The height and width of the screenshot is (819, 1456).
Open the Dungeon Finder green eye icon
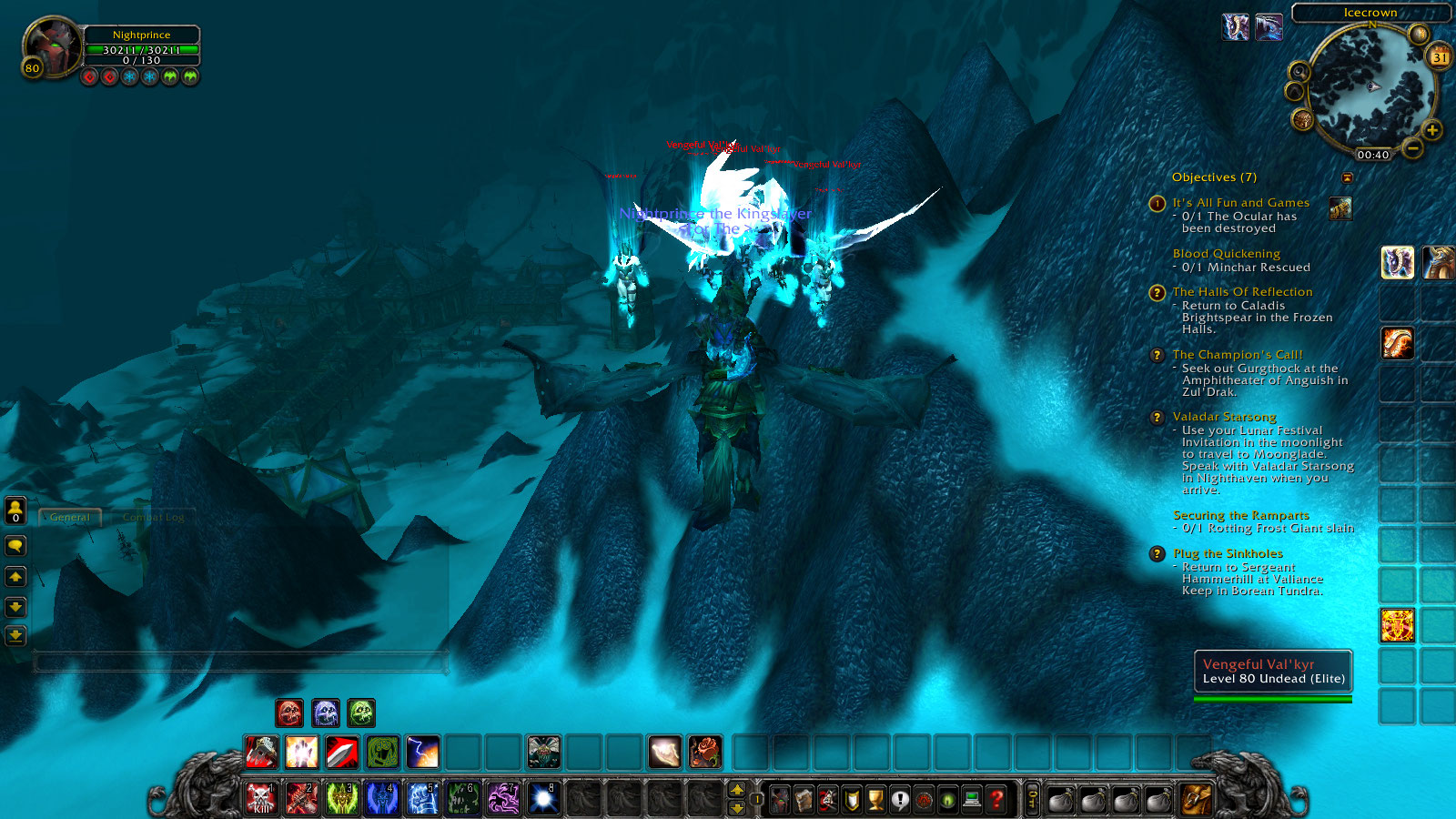coord(947,801)
